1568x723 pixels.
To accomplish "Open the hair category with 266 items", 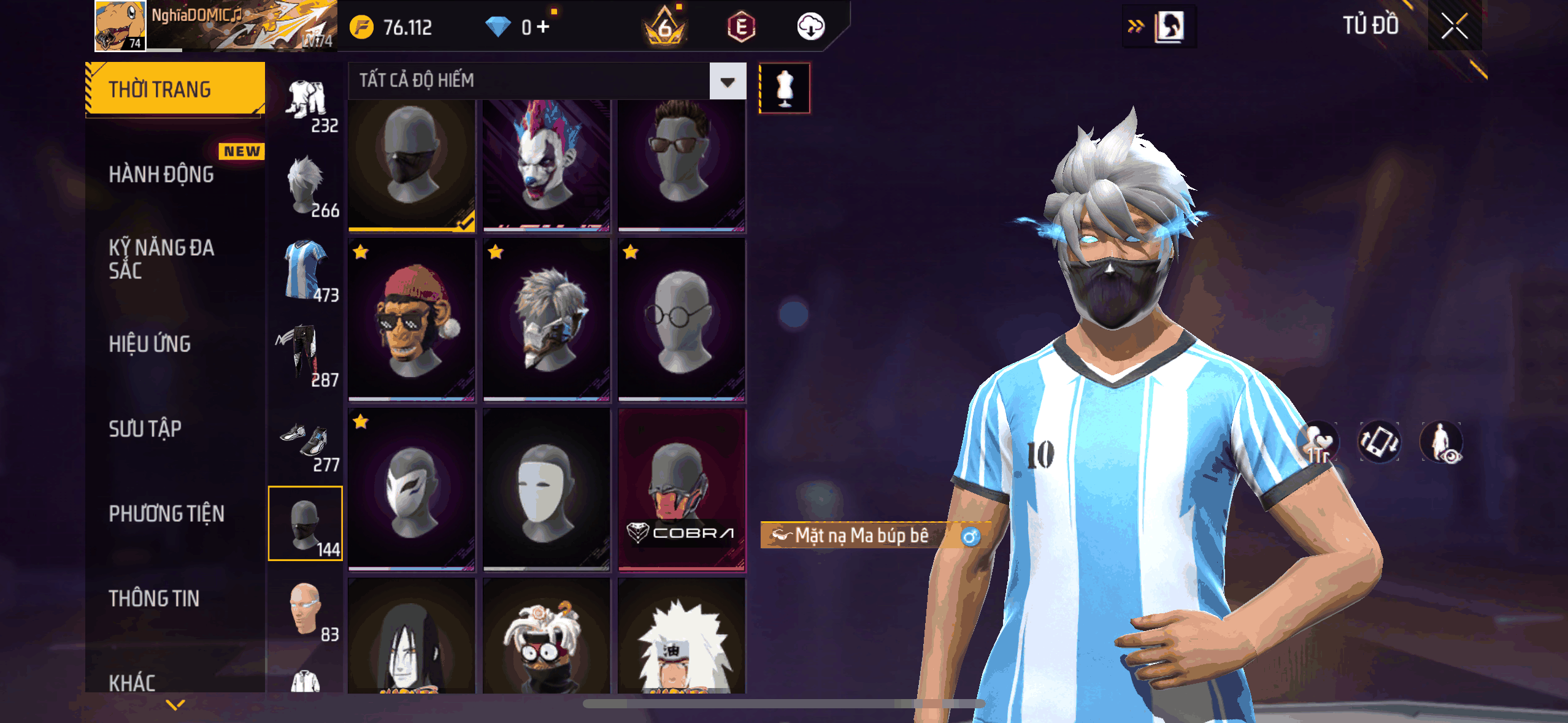I will tap(306, 186).
